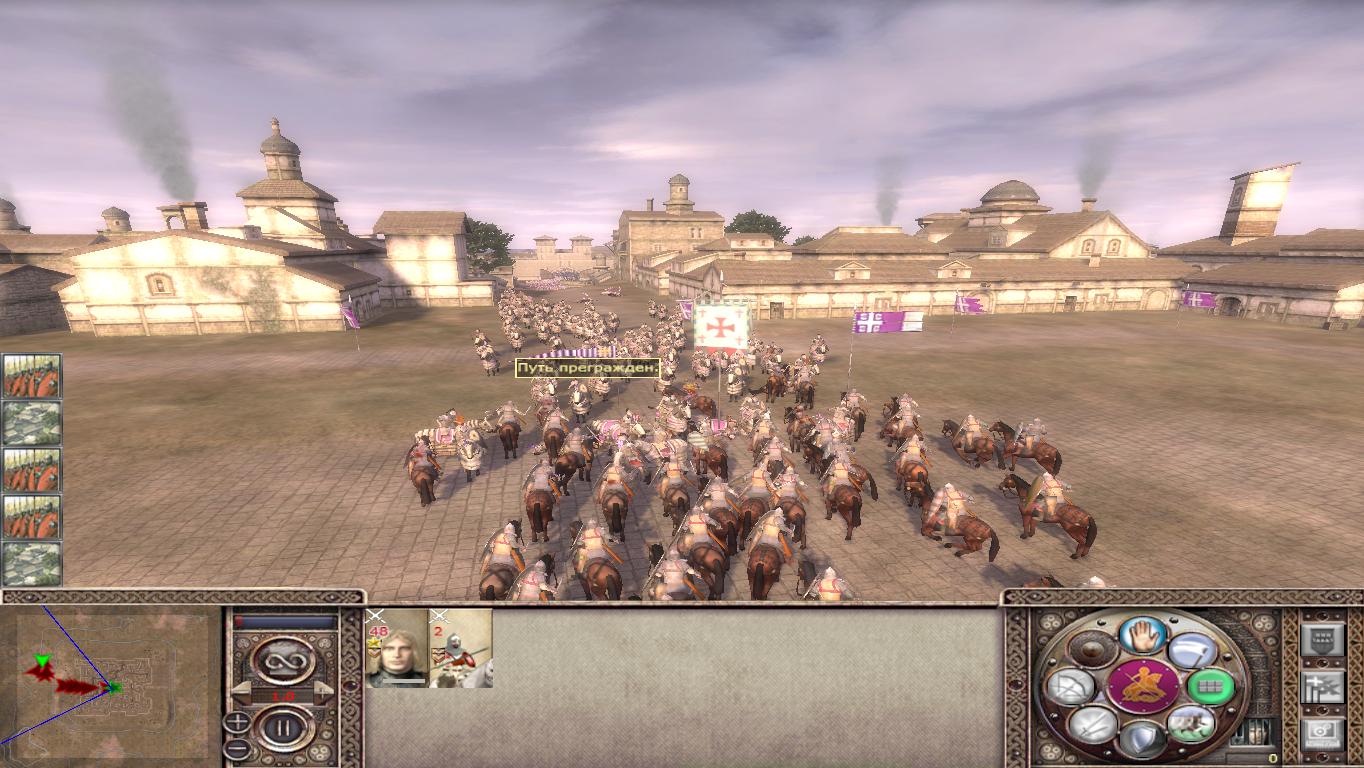
Task: Open the castle shield panel button
Action: coord(1321,638)
